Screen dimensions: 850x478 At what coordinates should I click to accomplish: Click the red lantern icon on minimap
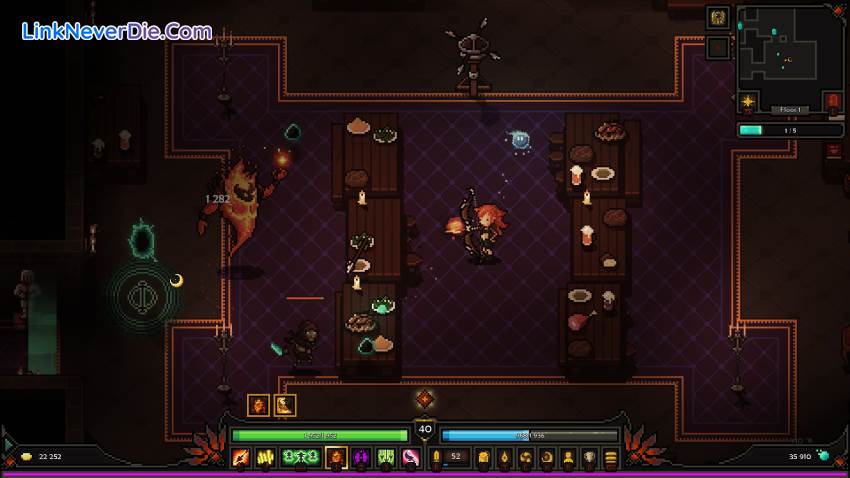tap(832, 101)
